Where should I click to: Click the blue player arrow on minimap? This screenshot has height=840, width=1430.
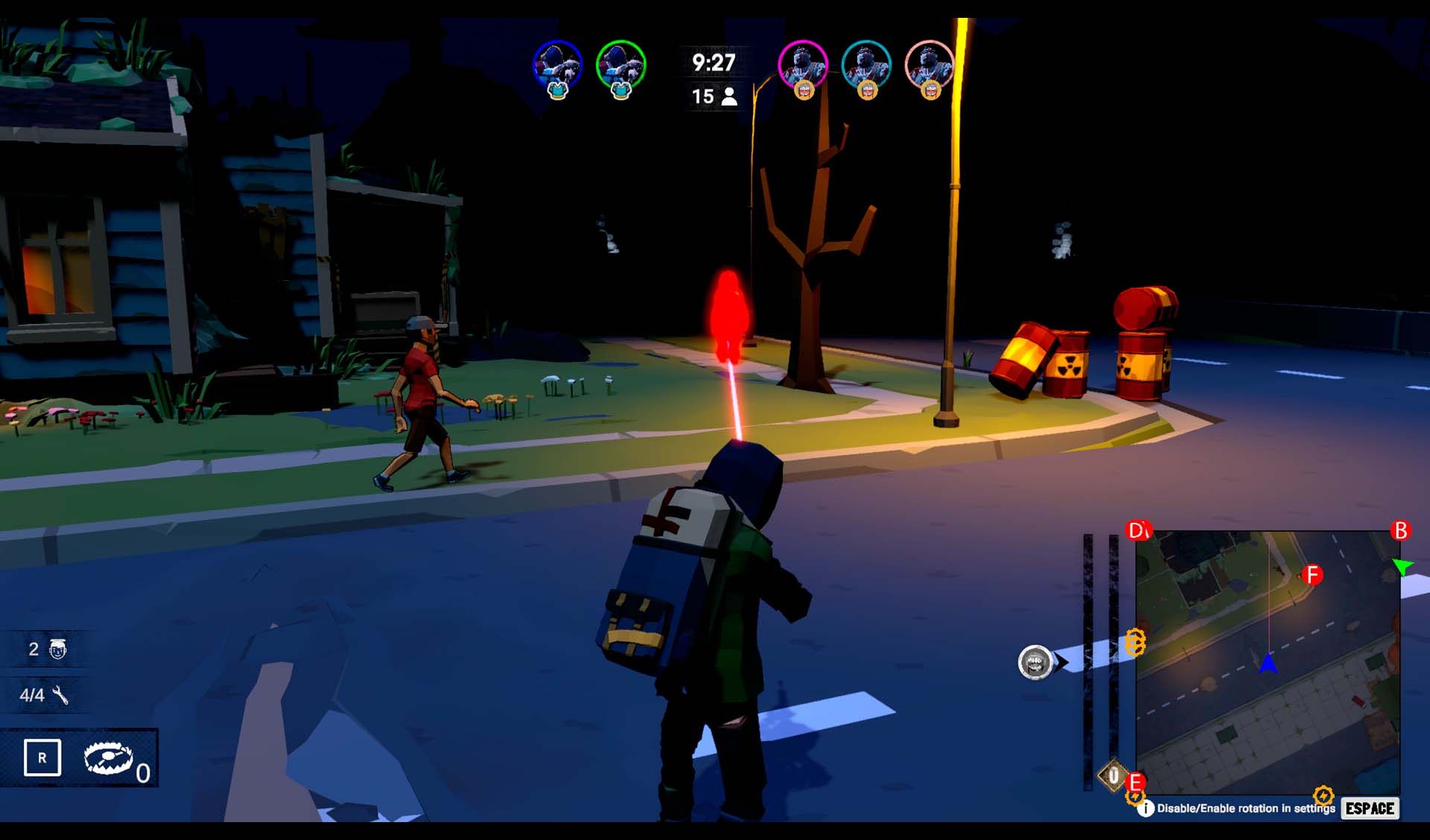pyautogui.click(x=1268, y=663)
